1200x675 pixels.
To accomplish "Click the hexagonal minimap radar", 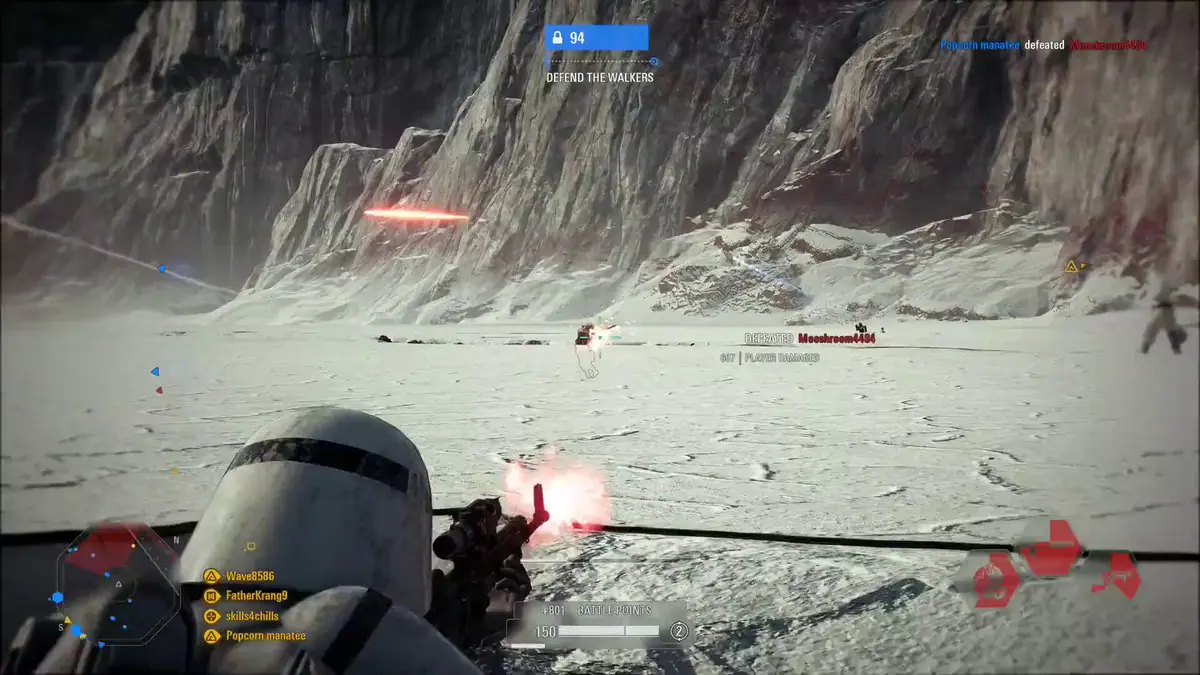I will point(117,583).
